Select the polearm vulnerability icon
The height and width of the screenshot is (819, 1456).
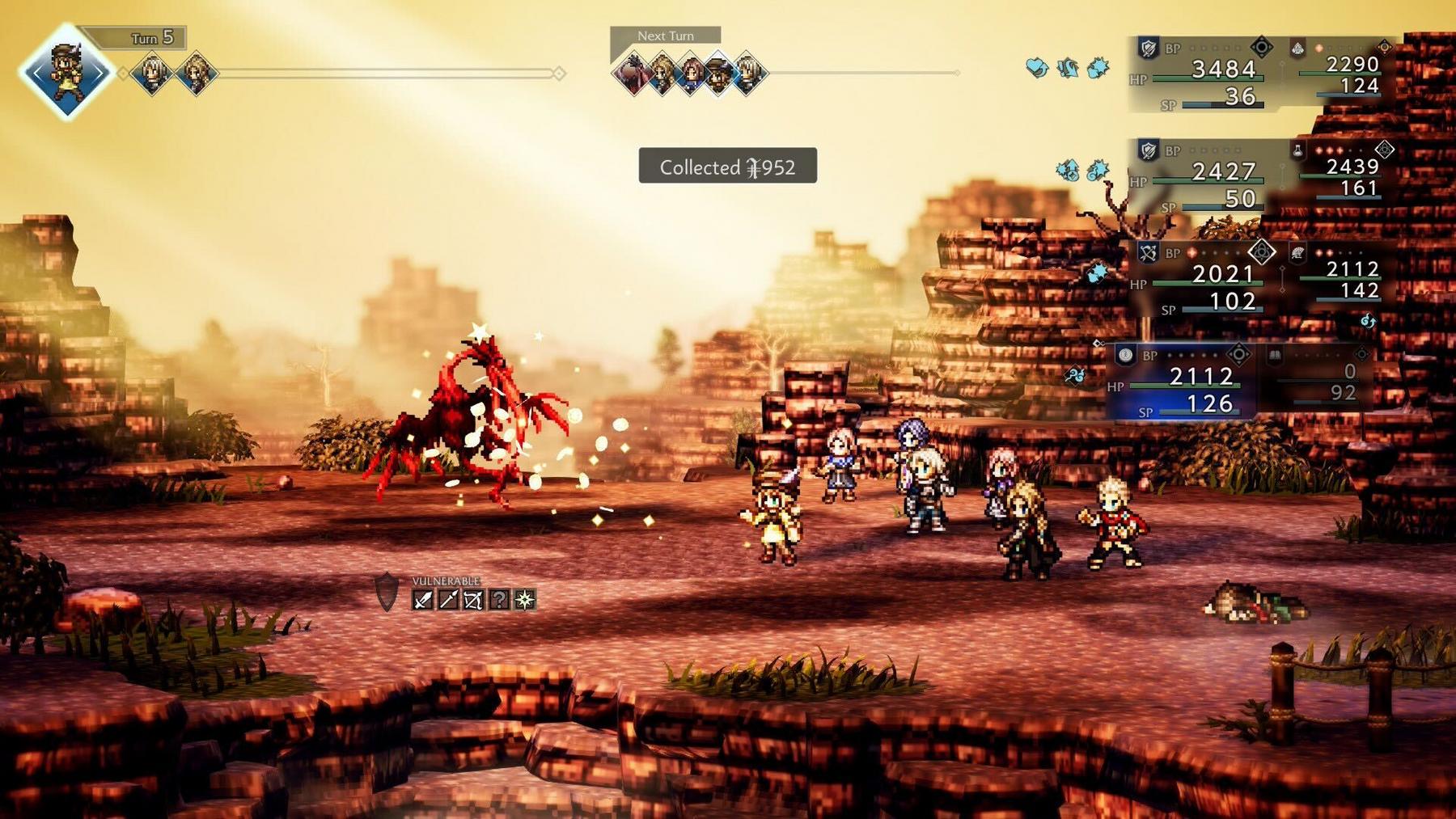point(449,600)
